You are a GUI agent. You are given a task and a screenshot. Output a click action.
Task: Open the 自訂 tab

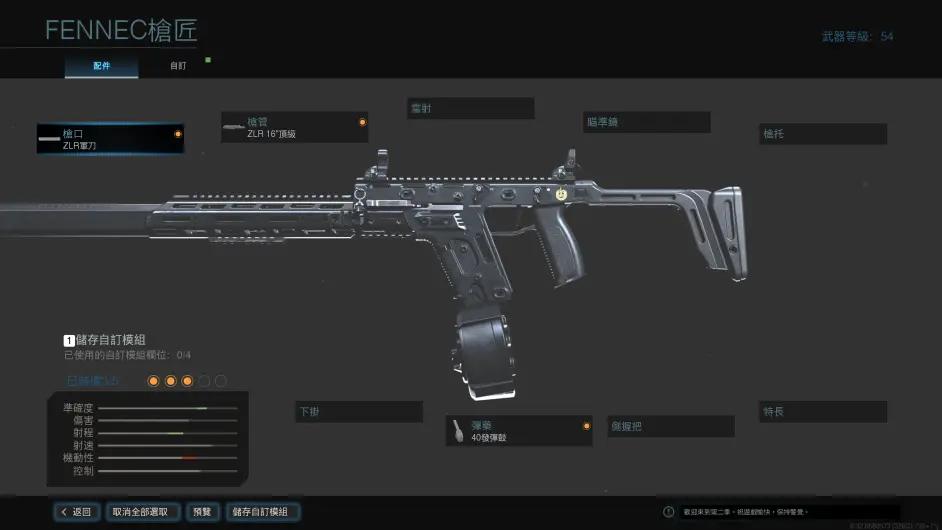(x=177, y=66)
